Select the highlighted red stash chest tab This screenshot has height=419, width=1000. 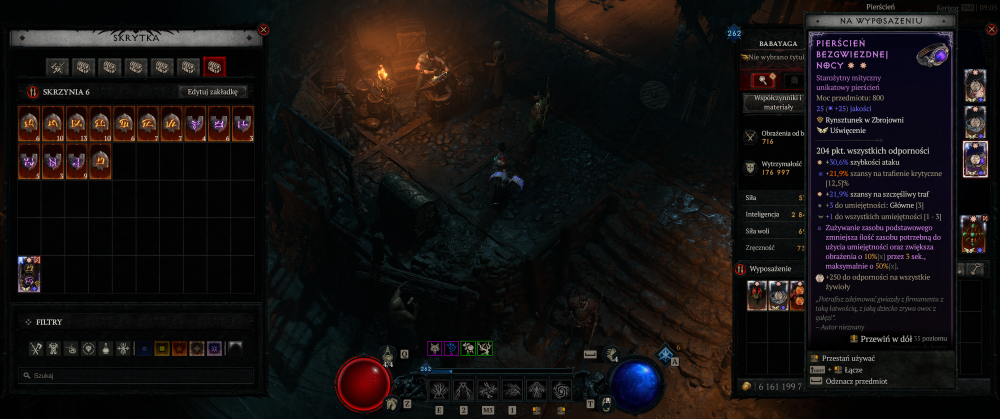point(214,67)
